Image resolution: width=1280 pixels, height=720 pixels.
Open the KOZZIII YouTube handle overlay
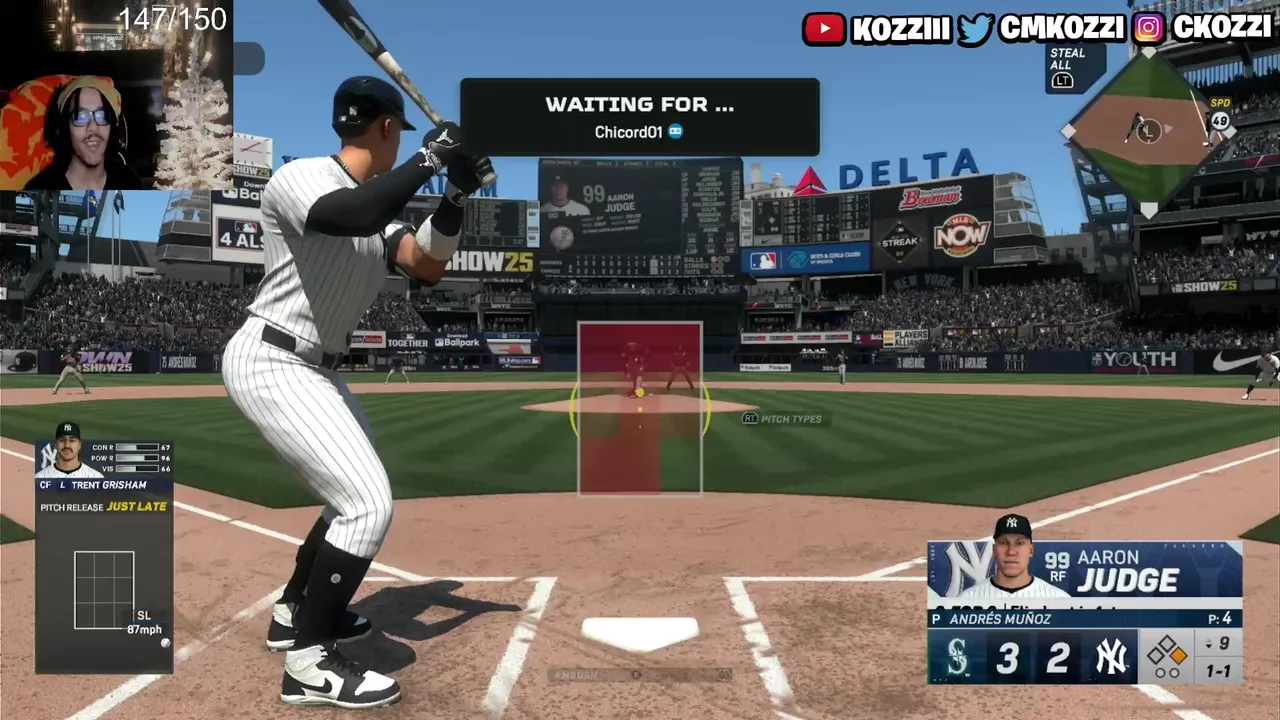tap(877, 28)
